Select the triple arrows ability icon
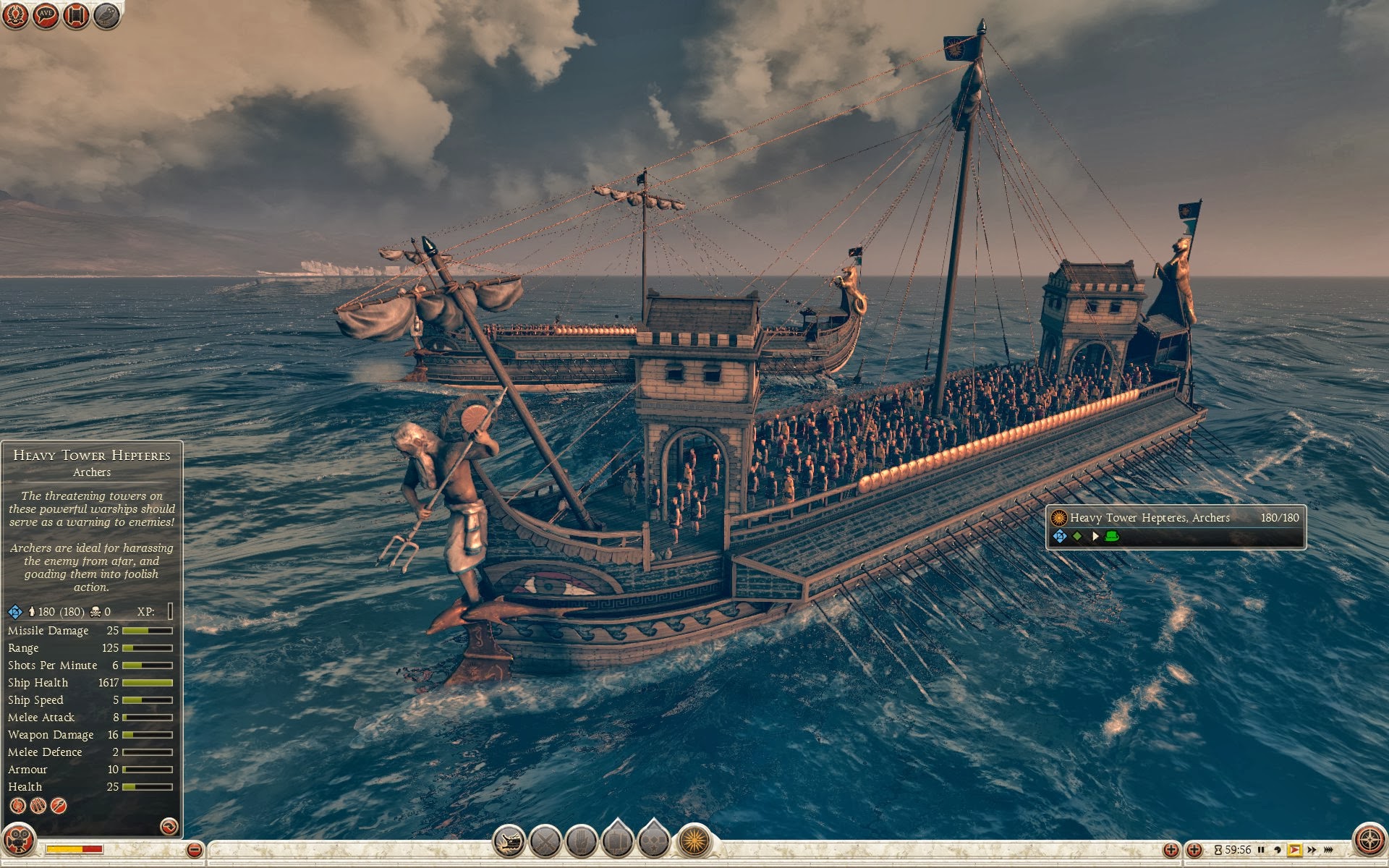This screenshot has height=868, width=1389. click(38, 806)
